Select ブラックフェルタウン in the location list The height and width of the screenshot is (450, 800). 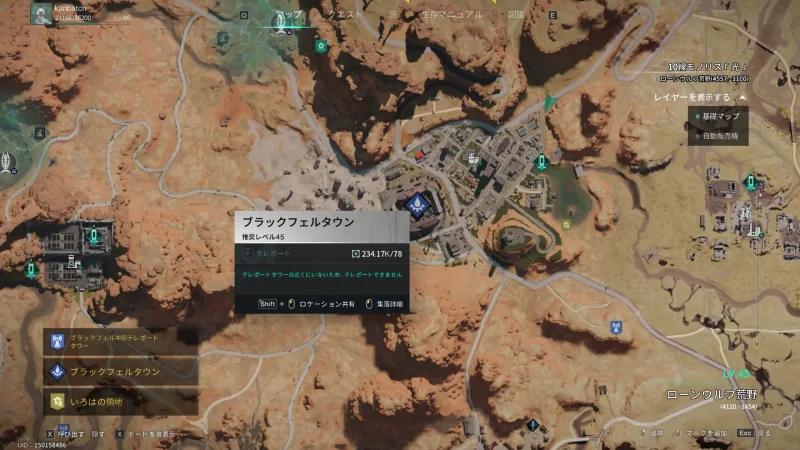(118, 372)
